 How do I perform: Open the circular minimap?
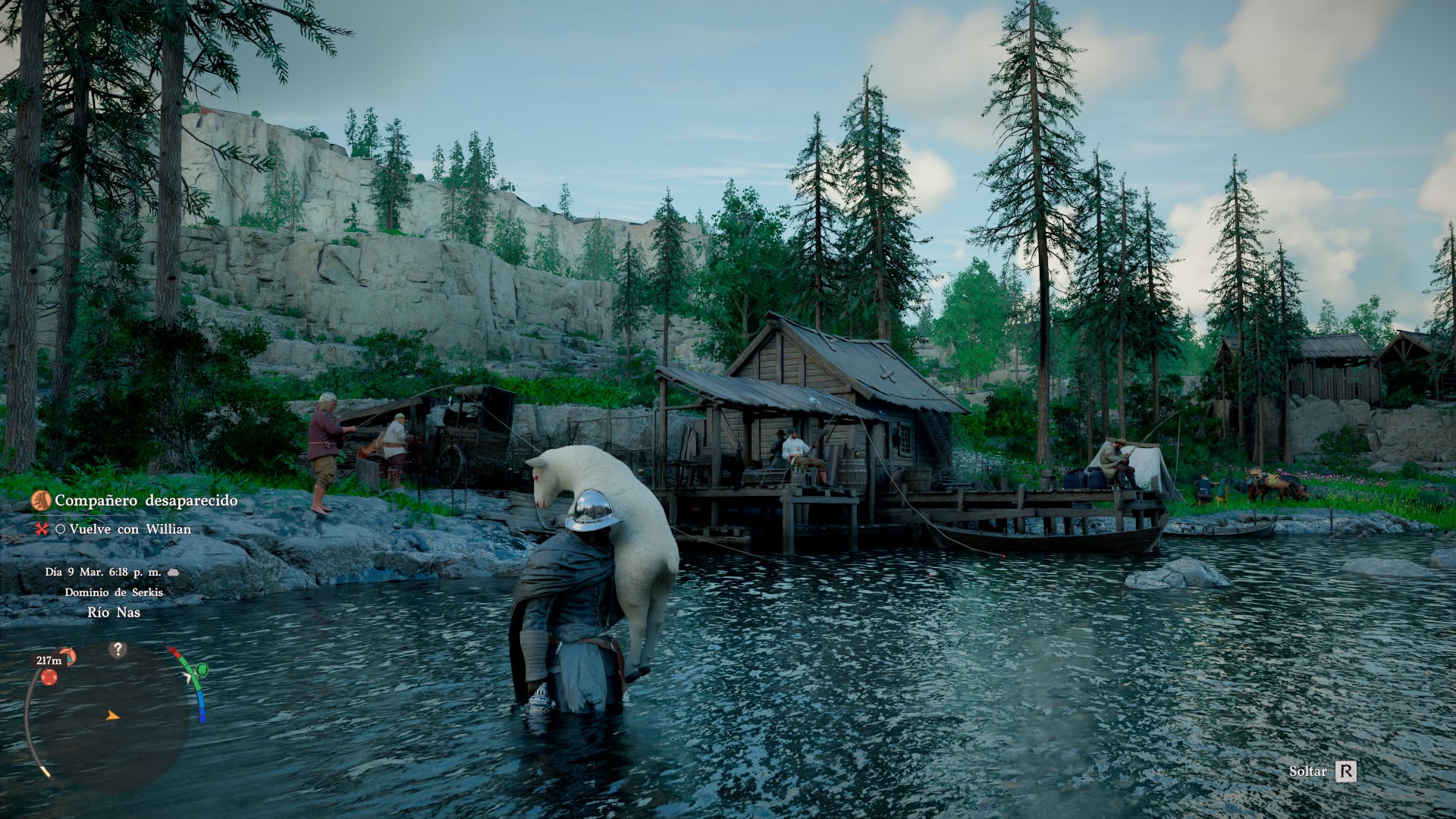[110, 717]
